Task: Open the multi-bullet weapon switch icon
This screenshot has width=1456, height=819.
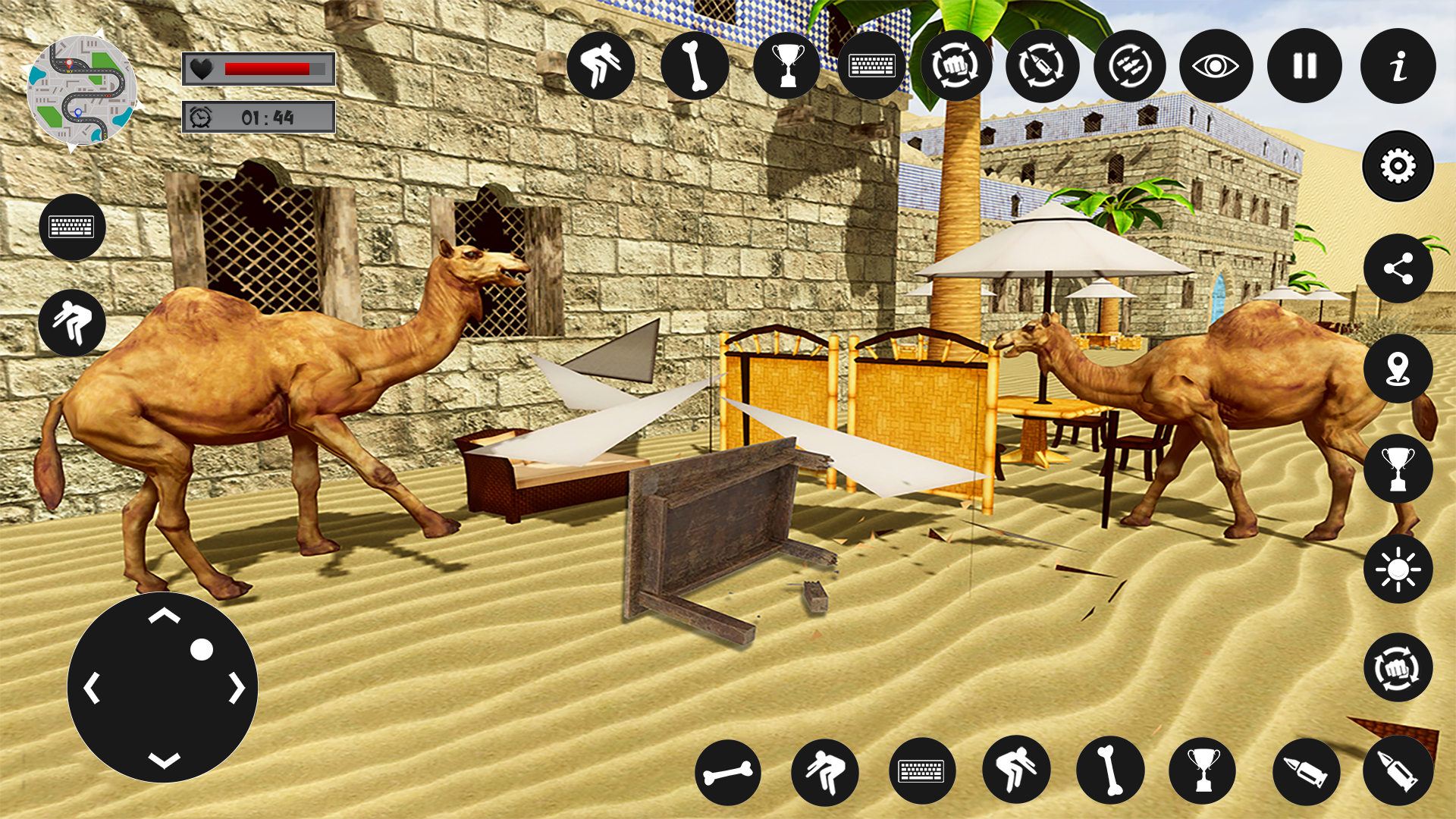Action: pos(1130,66)
